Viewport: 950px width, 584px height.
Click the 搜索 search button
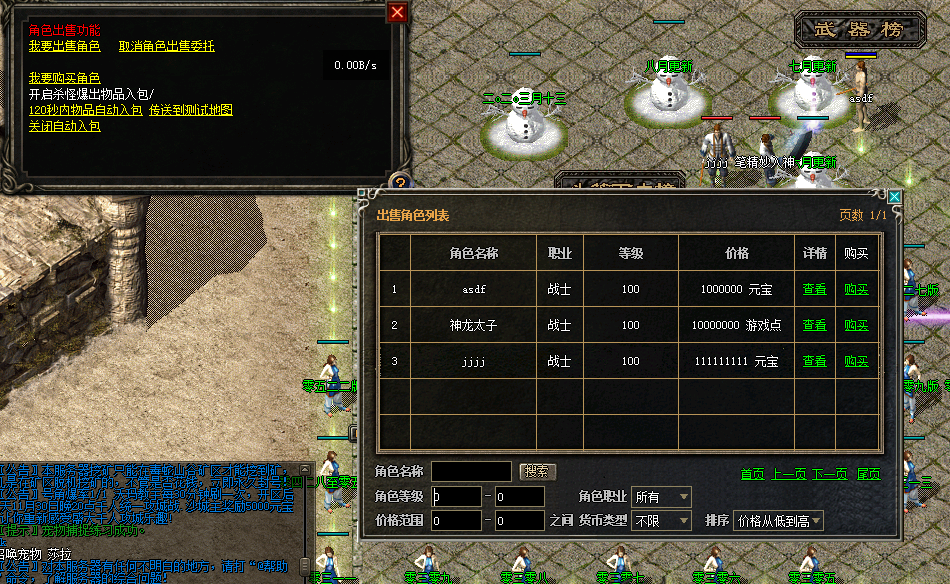[x=538, y=471]
